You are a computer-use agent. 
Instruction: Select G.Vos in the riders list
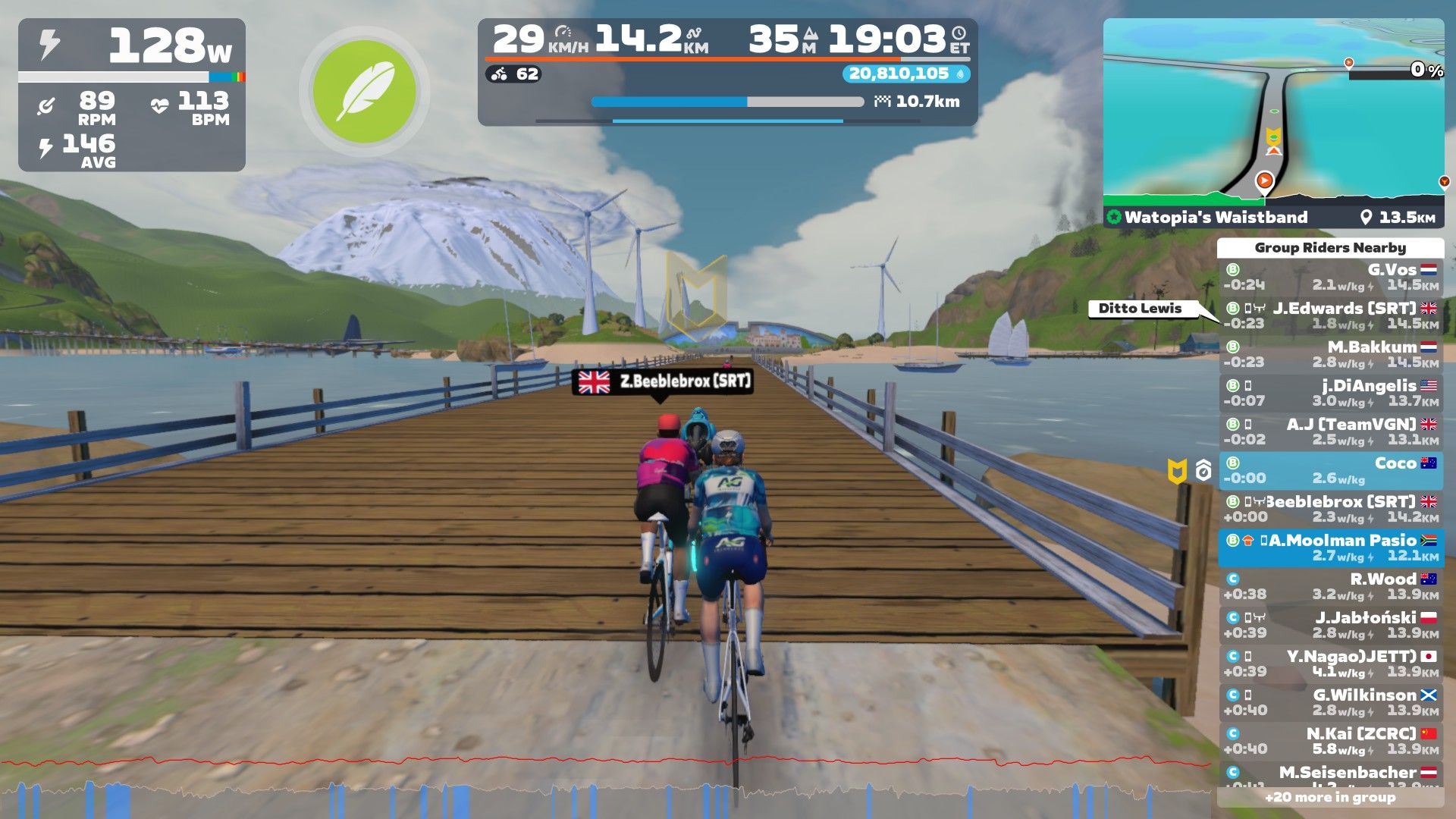(1330, 277)
